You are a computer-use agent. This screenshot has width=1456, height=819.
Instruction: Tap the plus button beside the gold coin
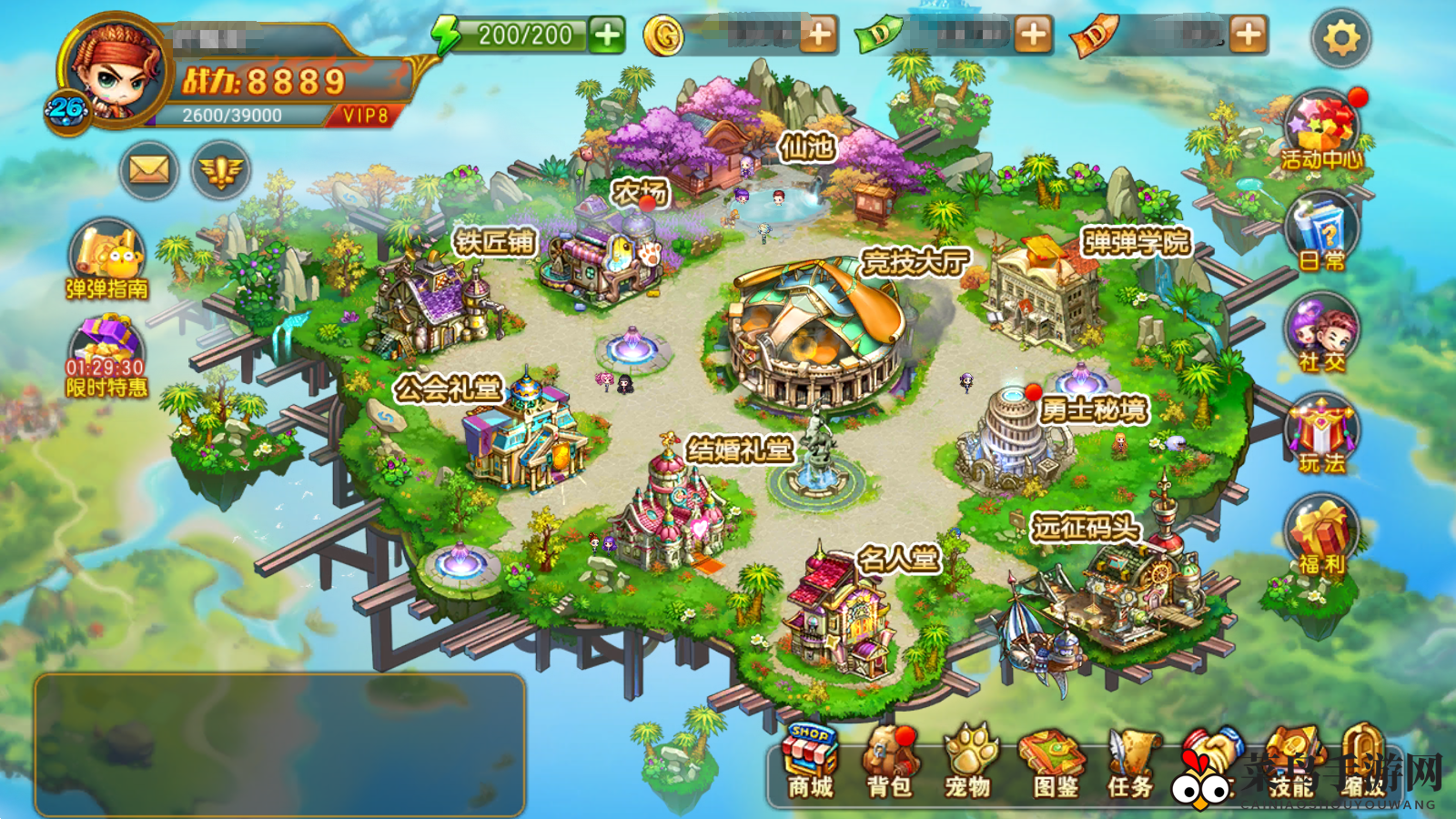819,35
